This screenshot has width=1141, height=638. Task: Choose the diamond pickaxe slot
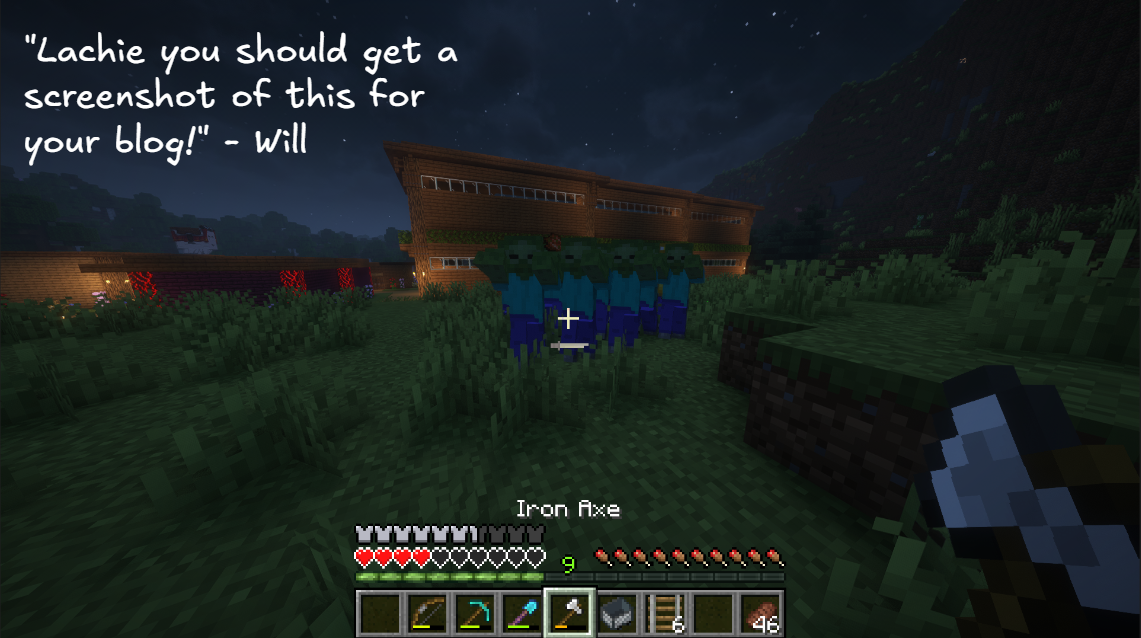point(474,612)
